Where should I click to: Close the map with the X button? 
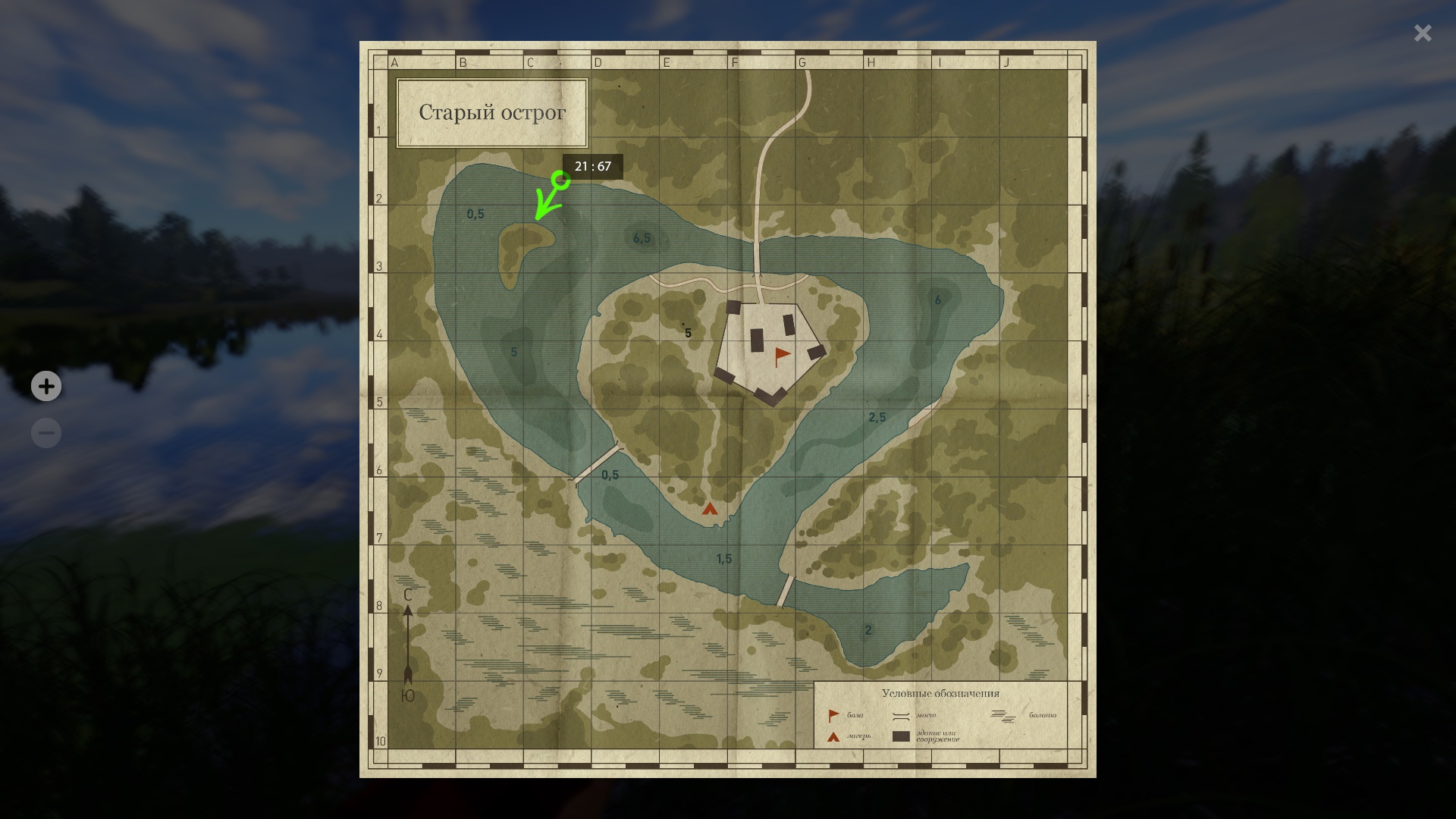pyautogui.click(x=1422, y=33)
